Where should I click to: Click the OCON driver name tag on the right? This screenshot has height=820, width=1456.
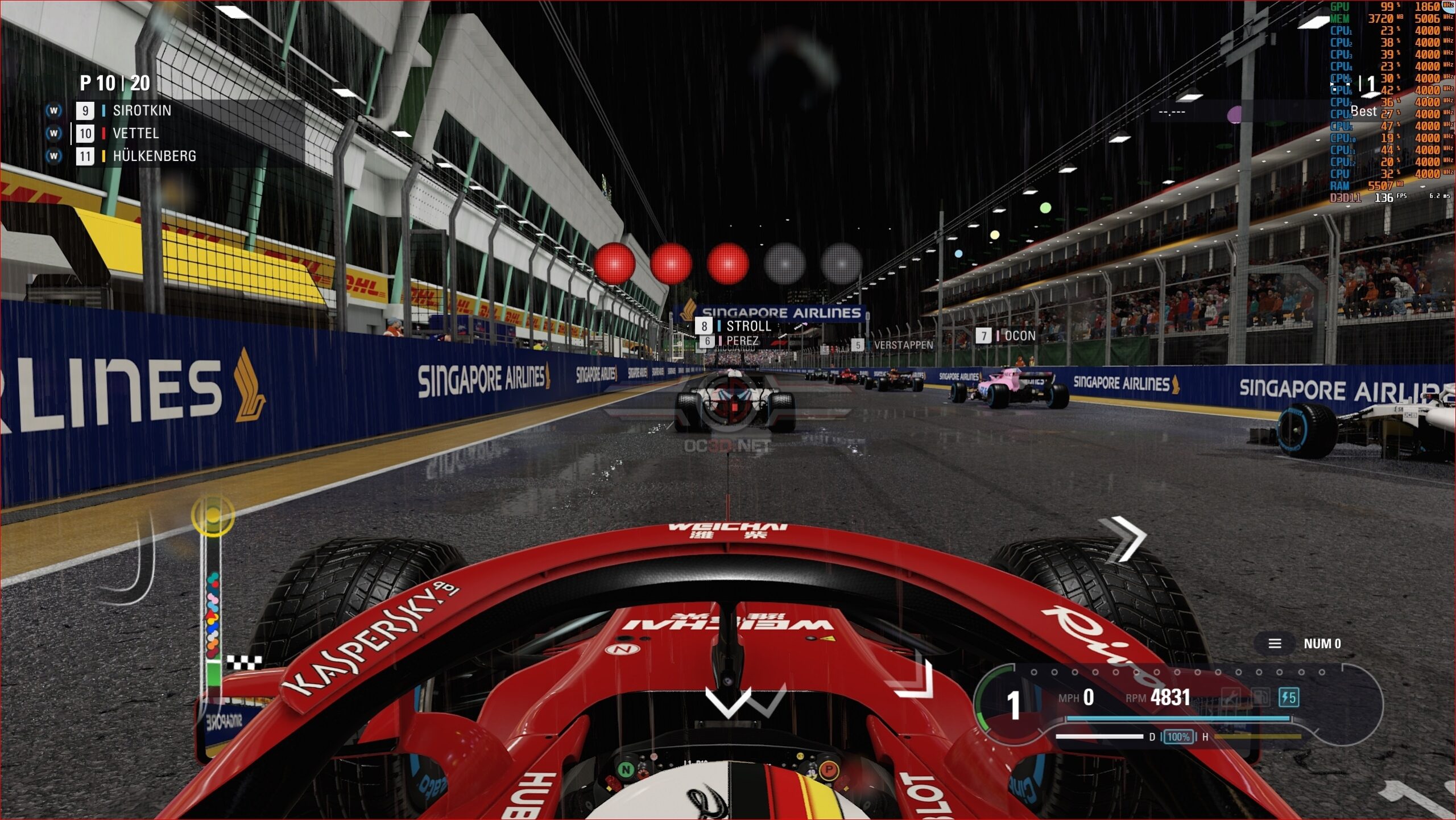[1021, 336]
